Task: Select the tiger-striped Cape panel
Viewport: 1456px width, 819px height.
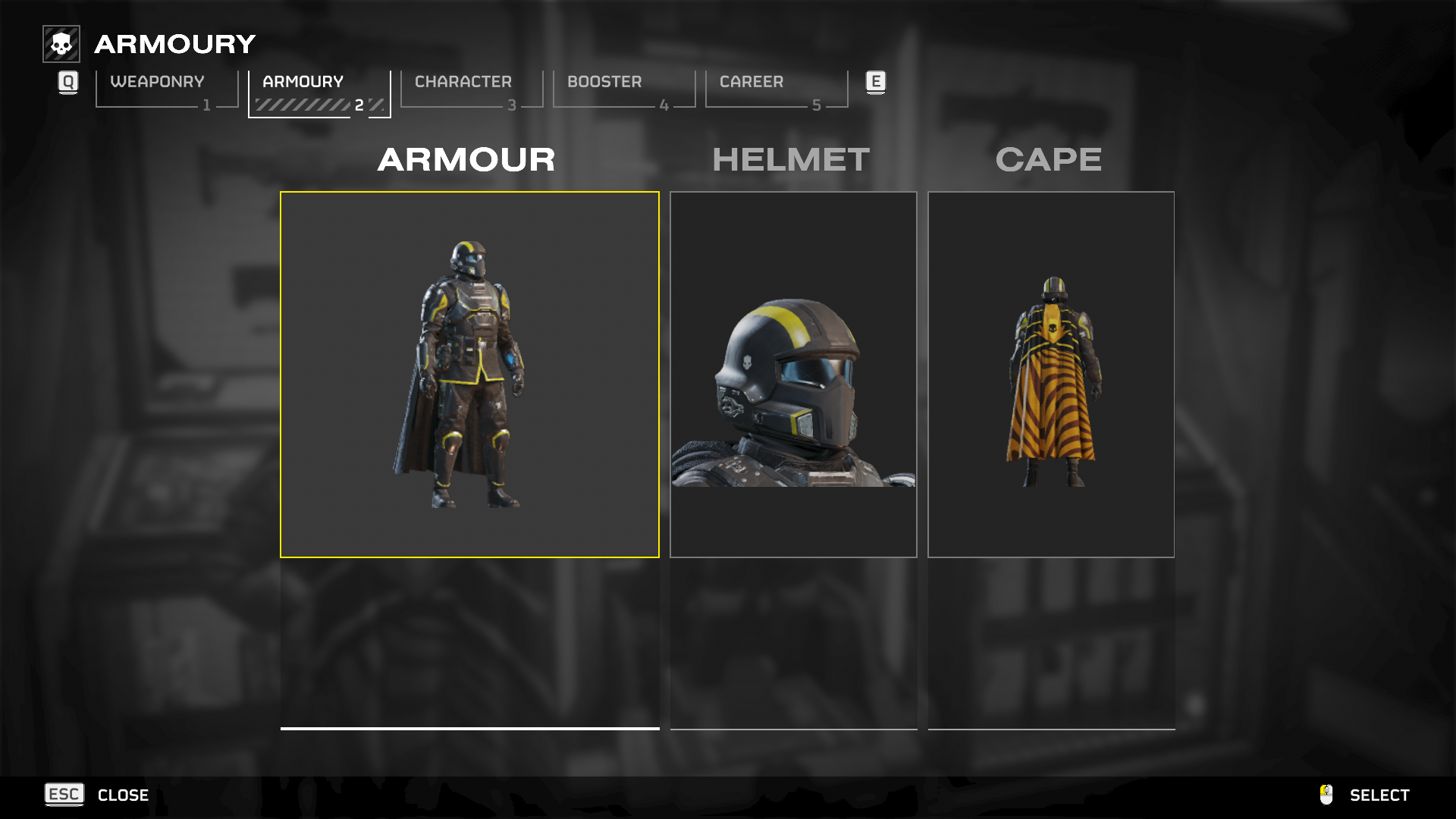Action: (1051, 375)
